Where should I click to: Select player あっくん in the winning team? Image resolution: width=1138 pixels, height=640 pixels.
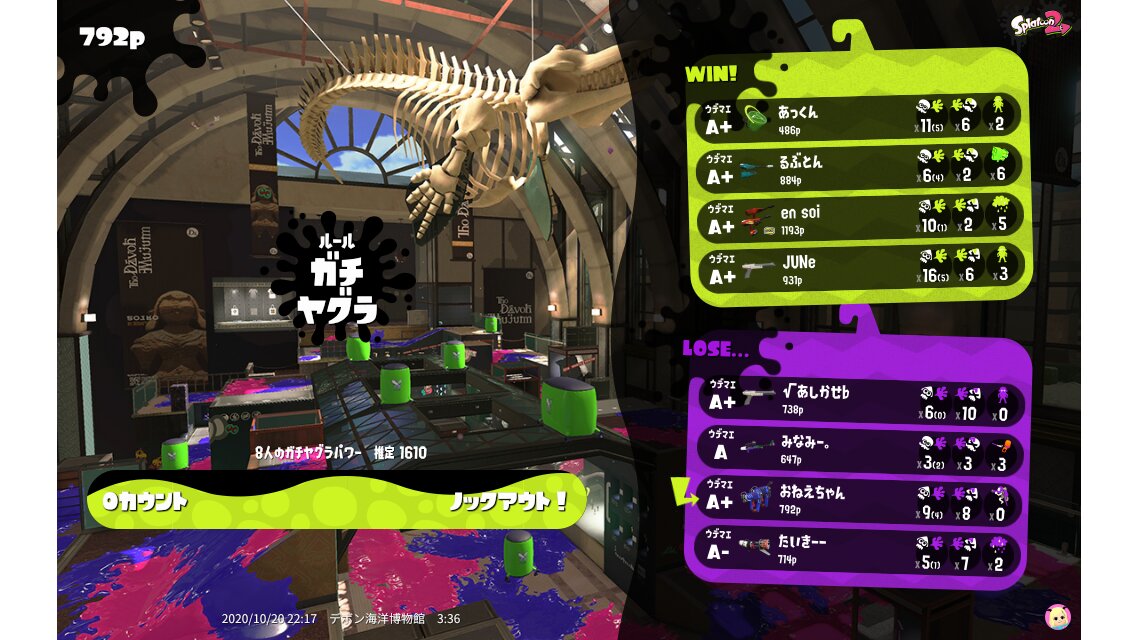point(858,117)
